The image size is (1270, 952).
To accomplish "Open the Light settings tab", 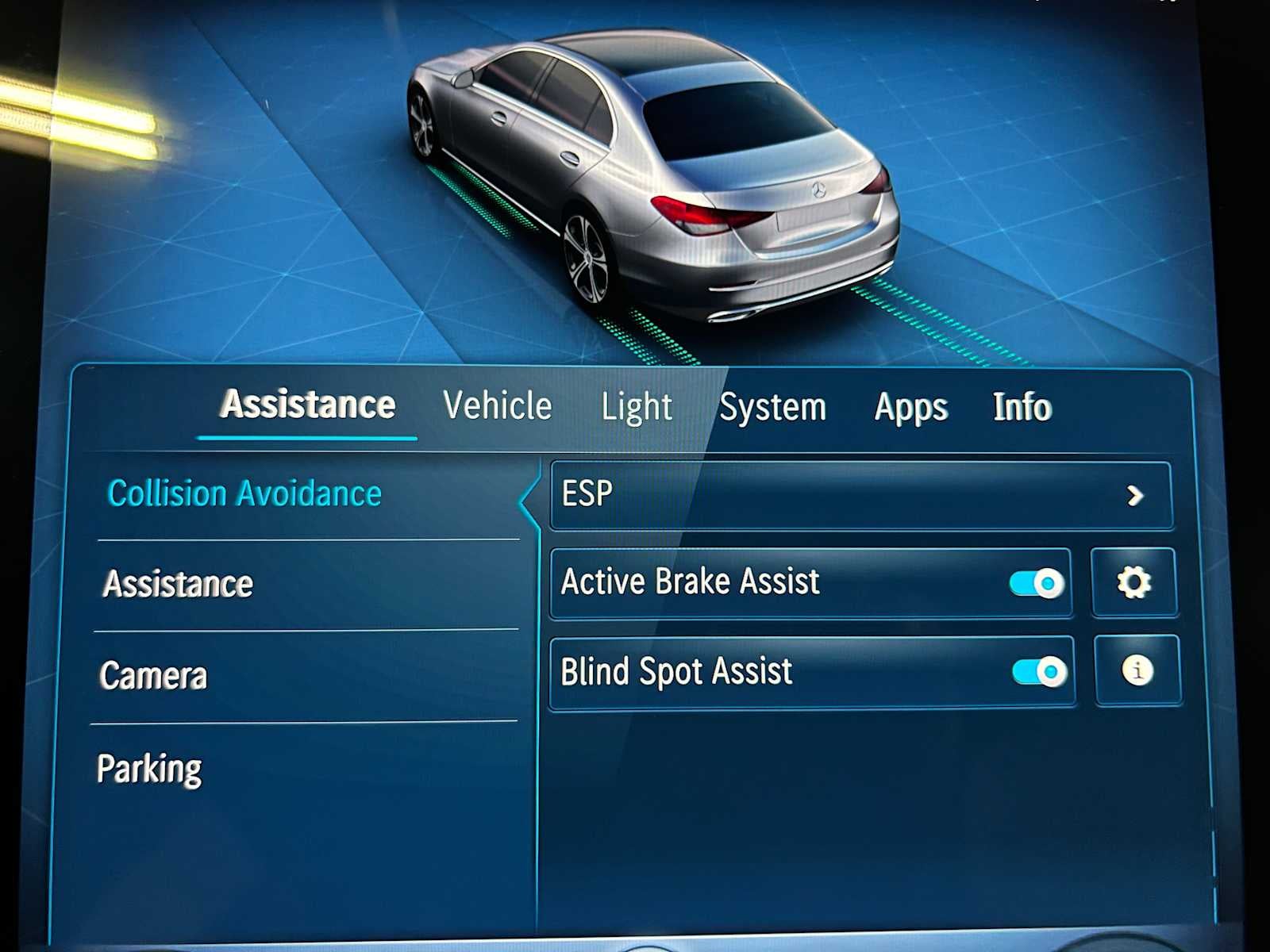I will pyautogui.click(x=637, y=406).
